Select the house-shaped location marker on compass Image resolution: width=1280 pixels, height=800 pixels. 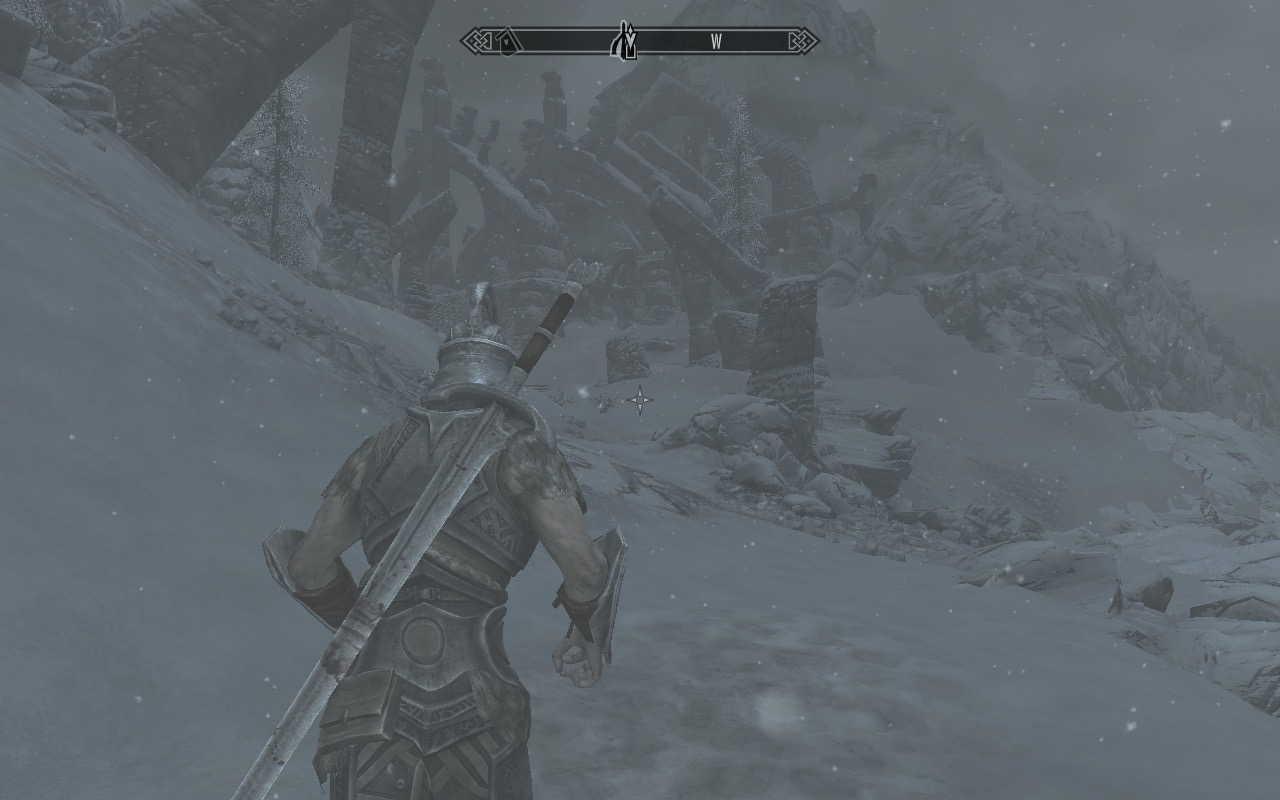tap(508, 41)
